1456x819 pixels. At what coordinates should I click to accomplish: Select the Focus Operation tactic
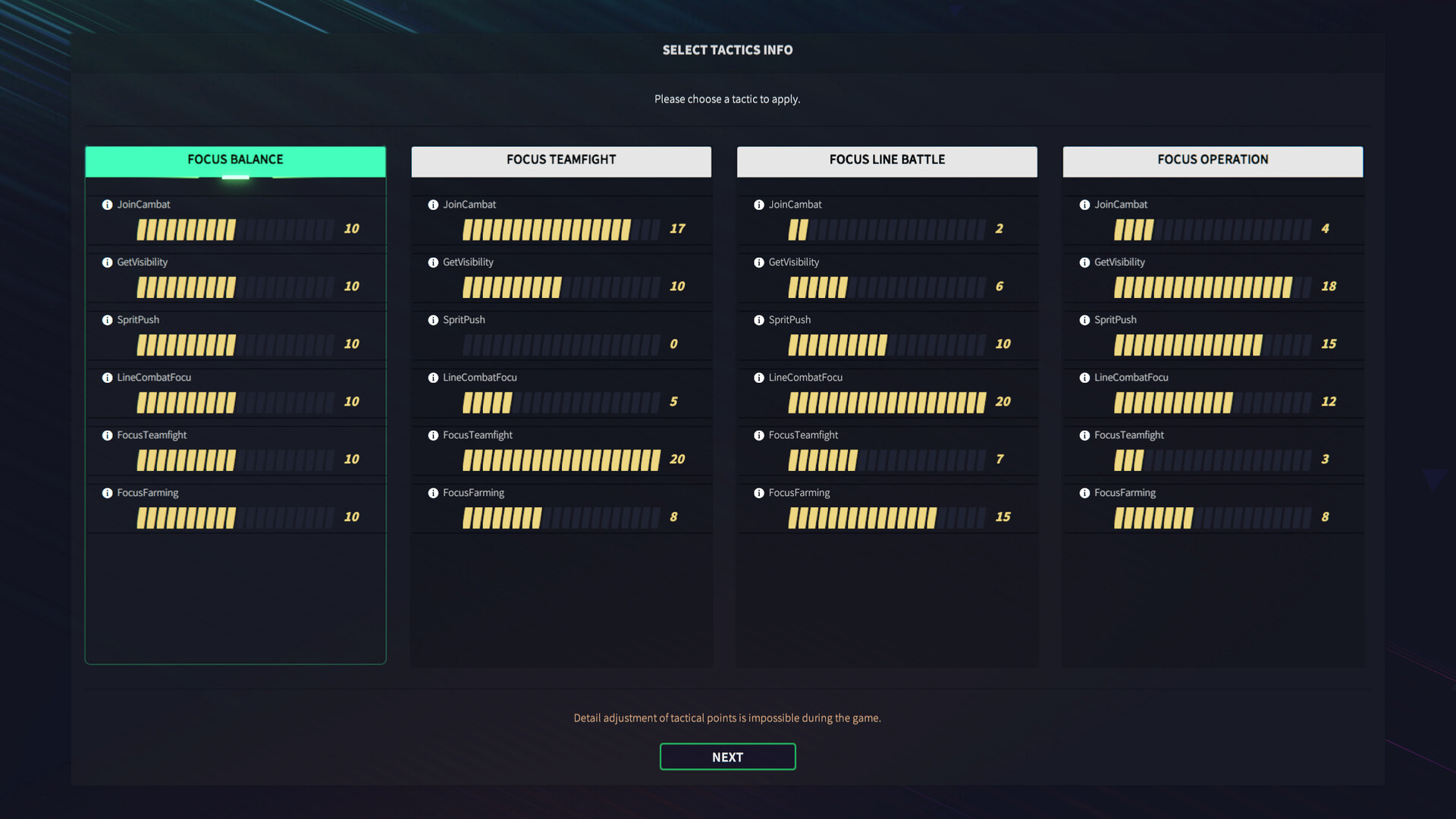point(1213,160)
